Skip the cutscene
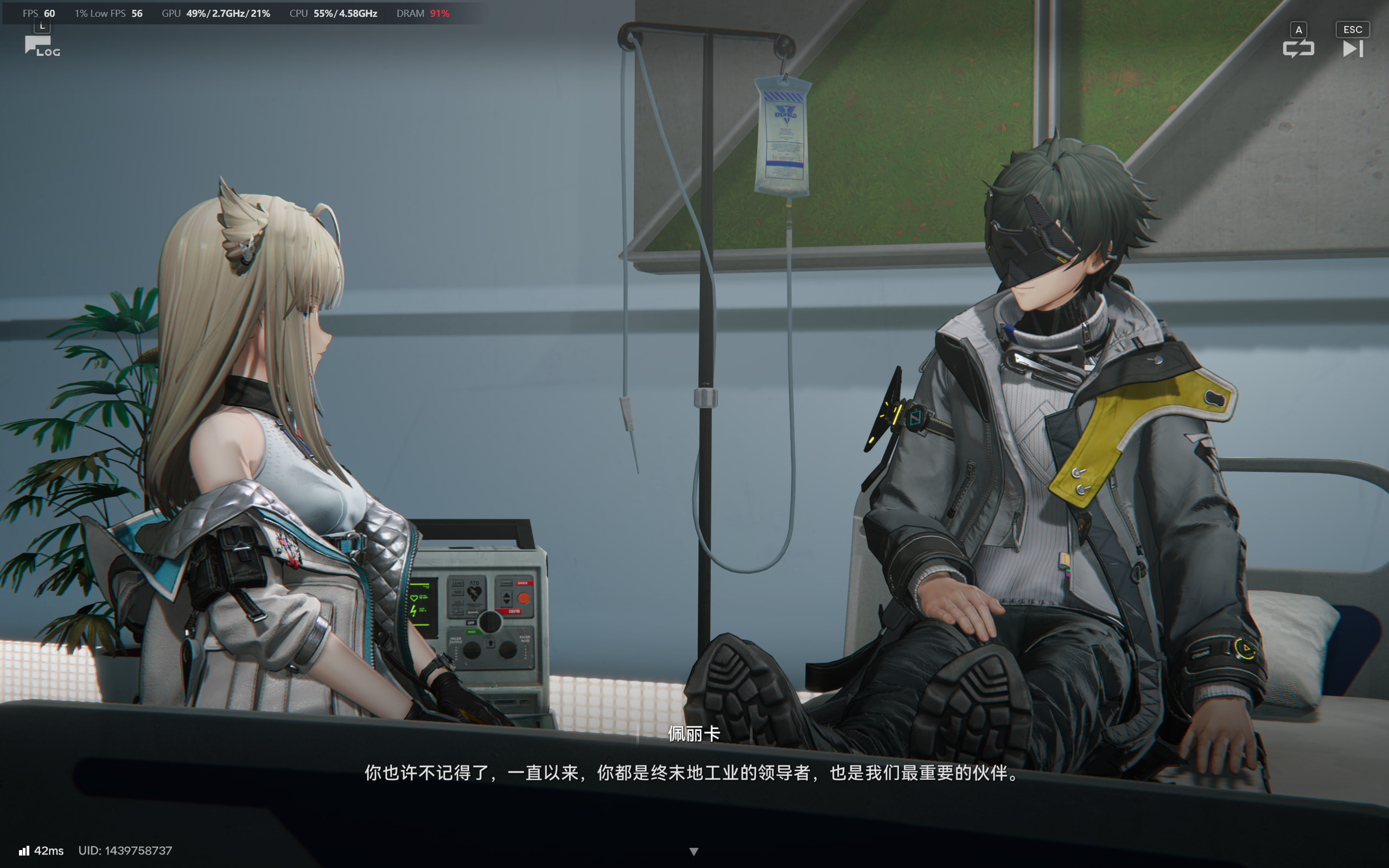This screenshot has width=1389, height=868. point(1352,48)
